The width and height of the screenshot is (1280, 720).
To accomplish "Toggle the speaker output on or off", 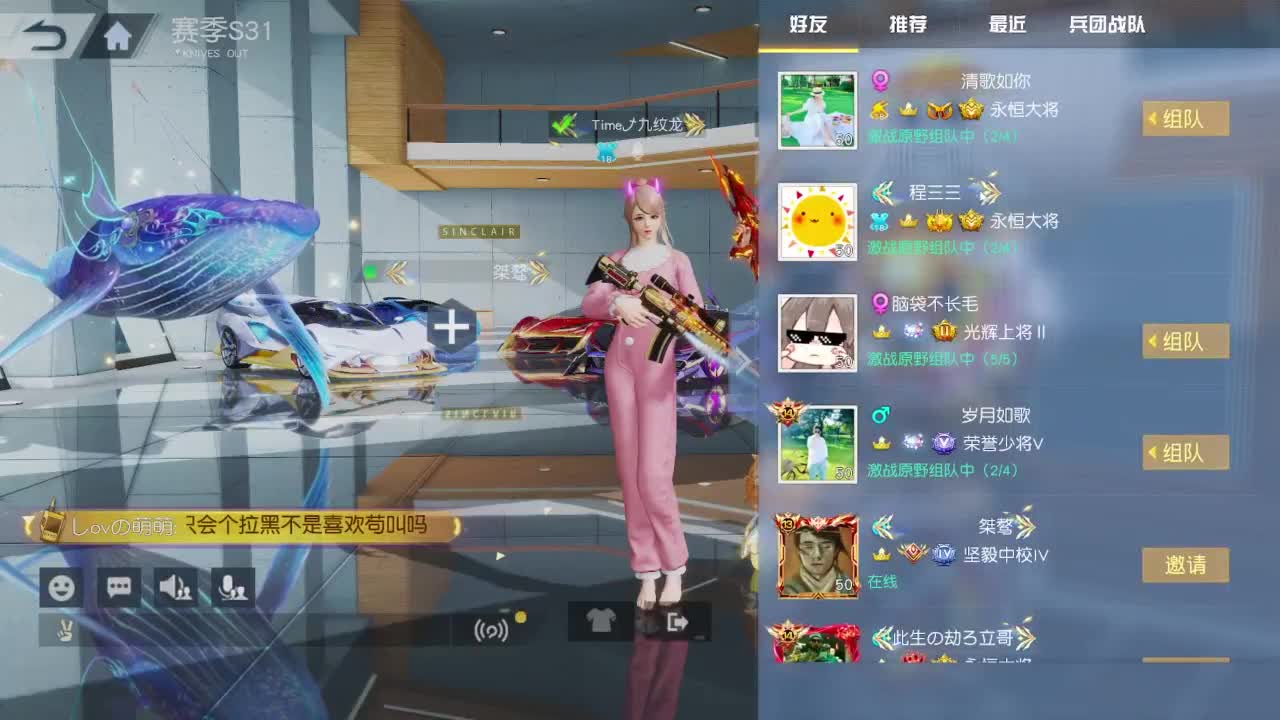I will click(x=175, y=588).
